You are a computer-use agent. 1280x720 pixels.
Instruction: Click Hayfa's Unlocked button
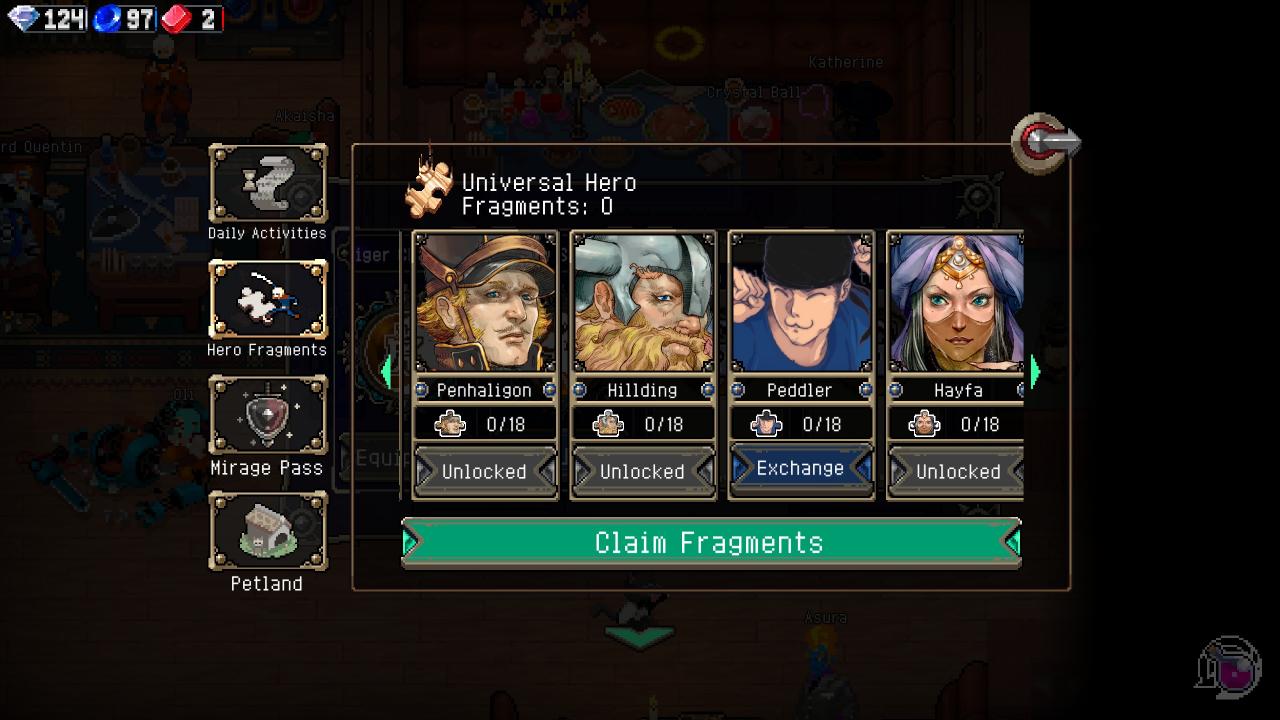[957, 471]
